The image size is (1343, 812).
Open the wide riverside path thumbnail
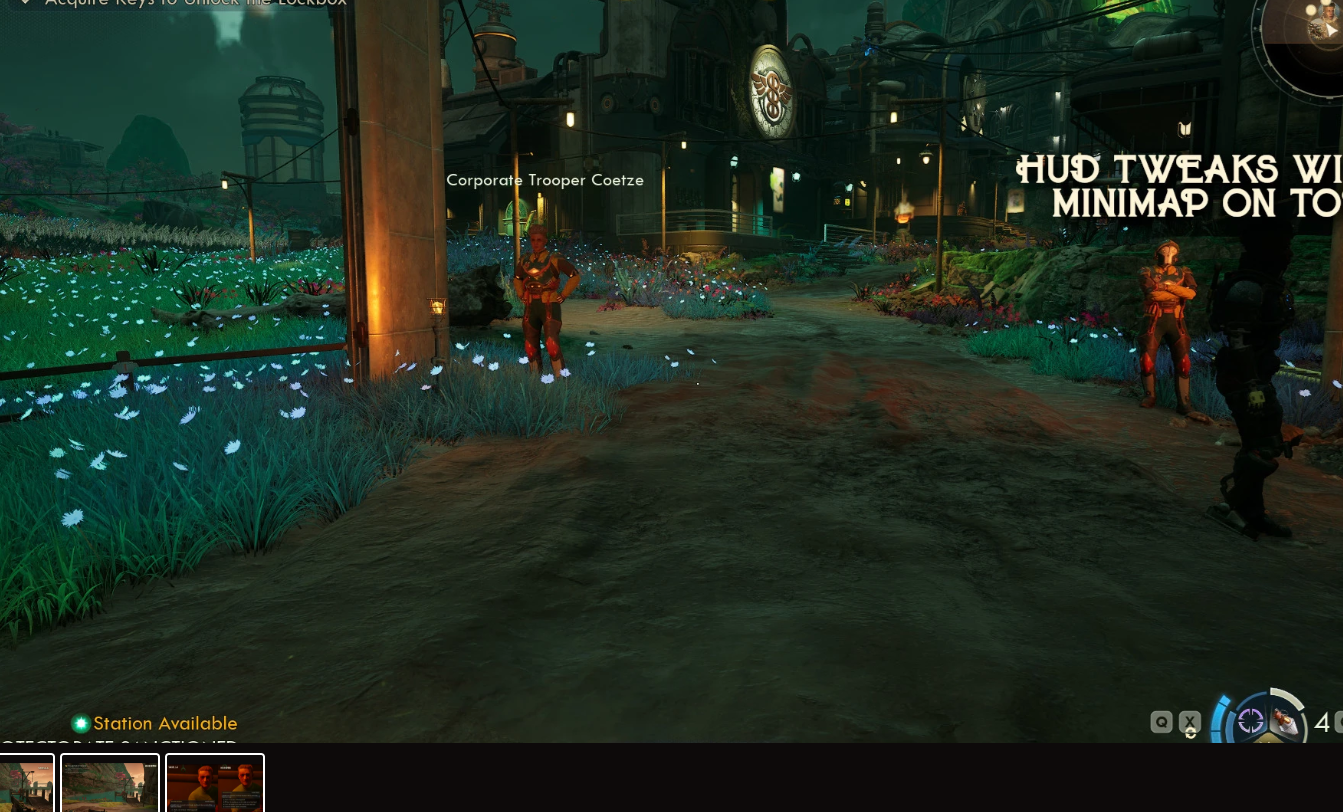(x=110, y=783)
